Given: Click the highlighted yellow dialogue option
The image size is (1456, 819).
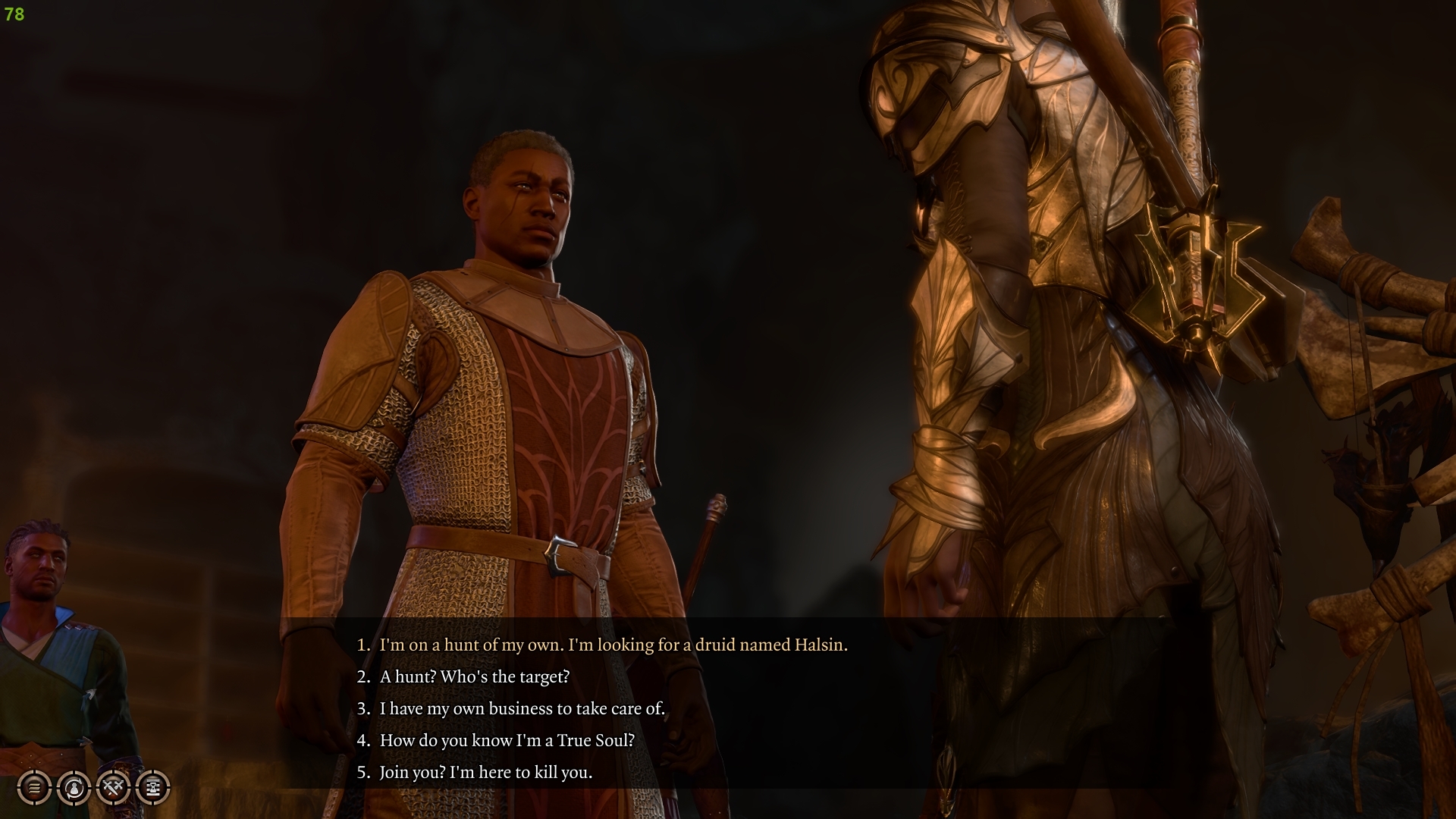Looking at the screenshot, I should pyautogui.click(x=603, y=645).
